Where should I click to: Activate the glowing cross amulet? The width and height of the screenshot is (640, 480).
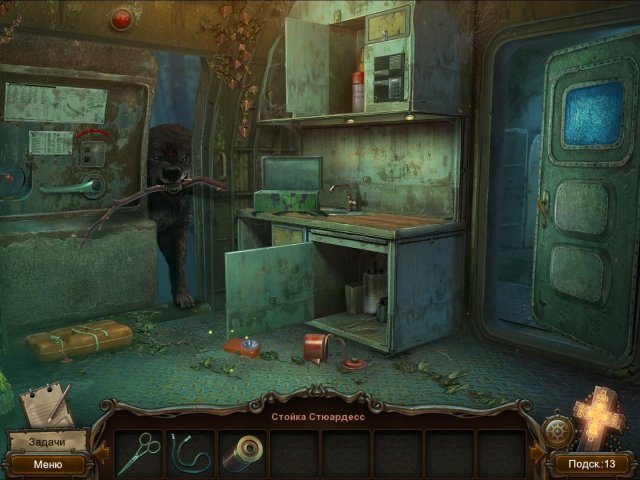[599, 417]
